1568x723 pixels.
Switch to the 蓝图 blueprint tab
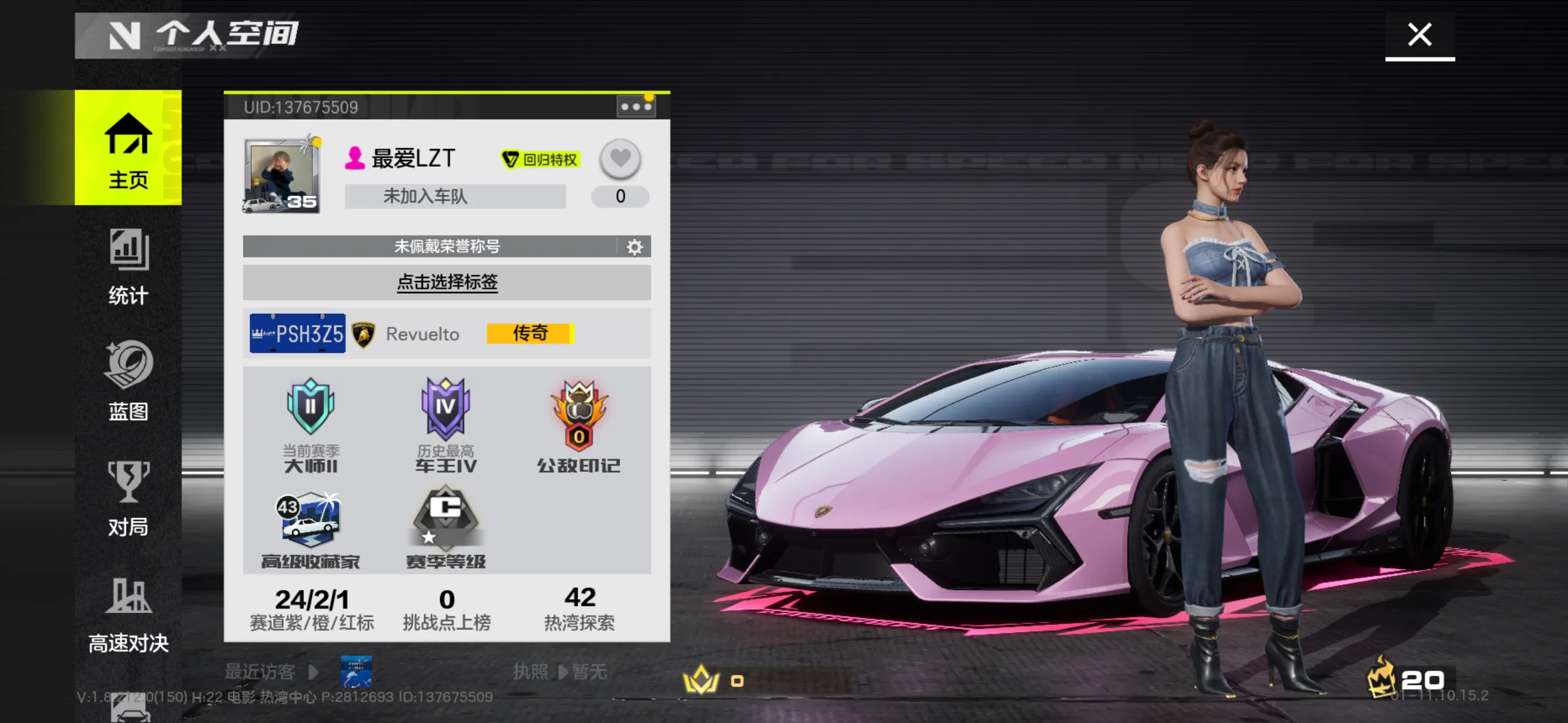(128, 381)
